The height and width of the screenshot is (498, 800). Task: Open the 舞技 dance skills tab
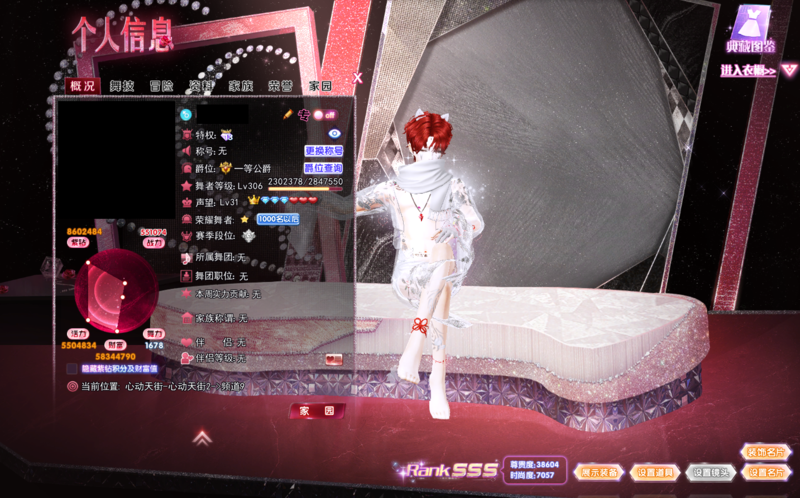122,87
